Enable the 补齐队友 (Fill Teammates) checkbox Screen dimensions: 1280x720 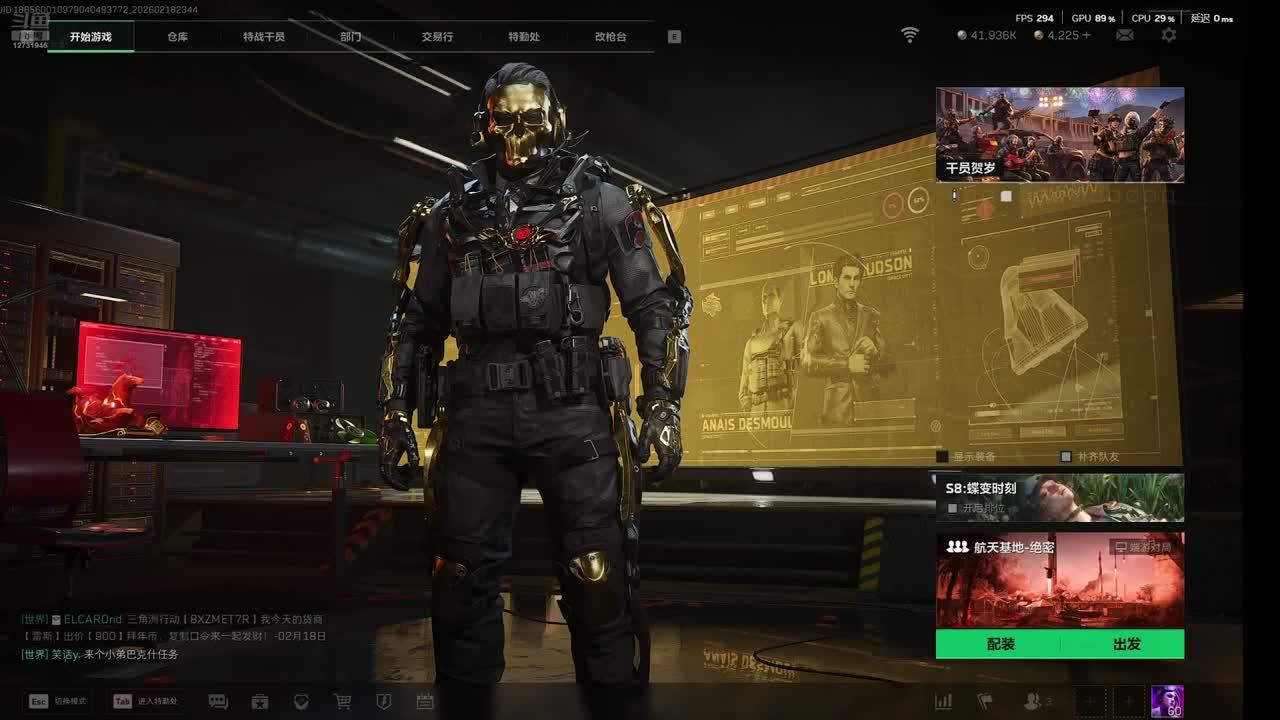[x=1066, y=457]
